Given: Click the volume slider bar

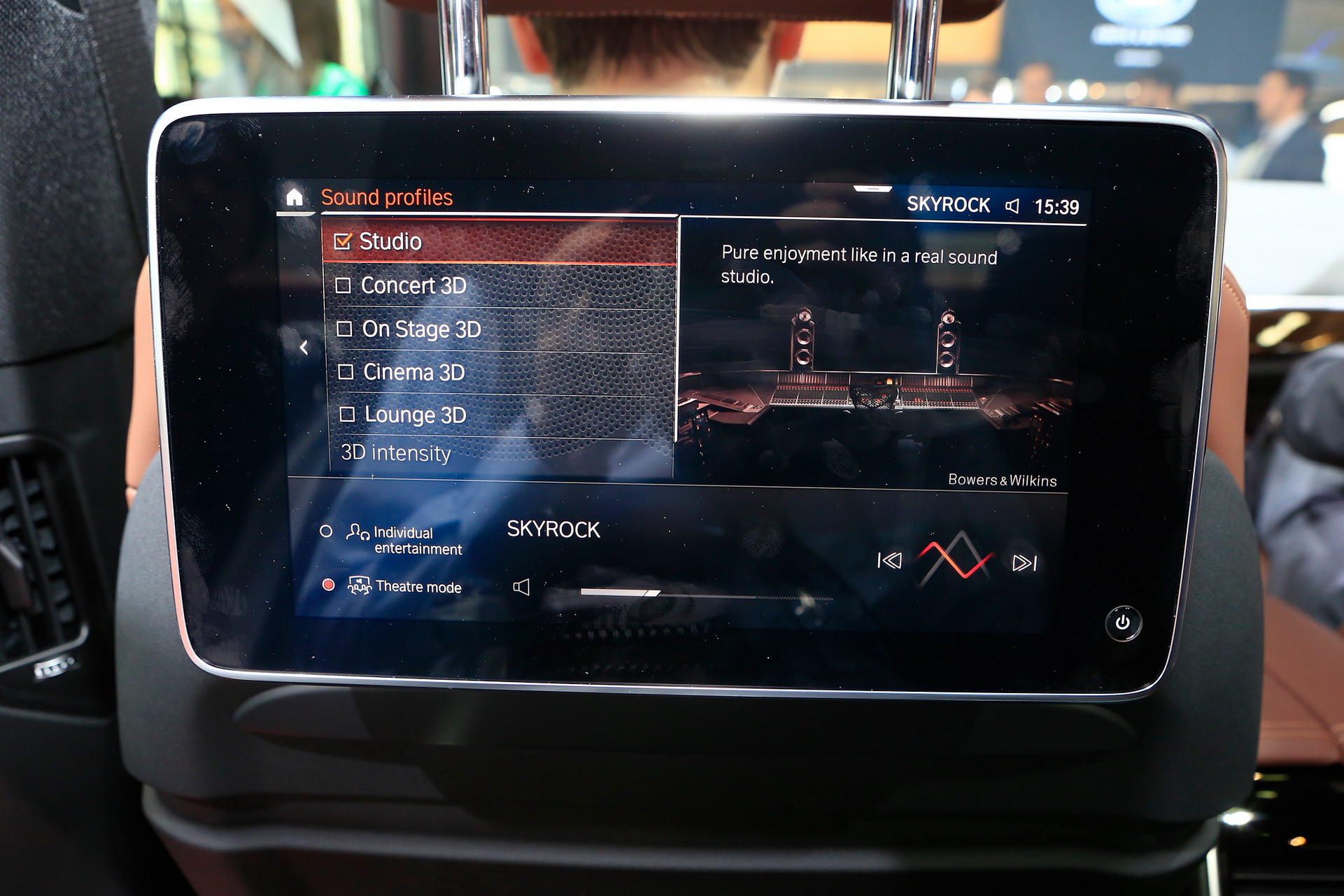Looking at the screenshot, I should coord(705,595).
